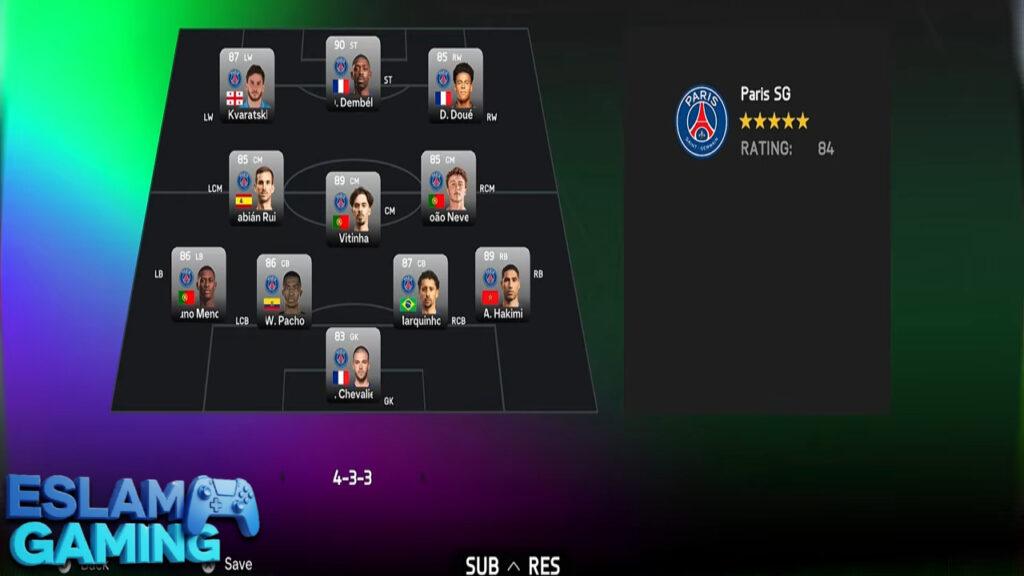Screen dimensions: 1024x576
Task: Select the Nuno Mendes left back card
Action: click(x=198, y=283)
